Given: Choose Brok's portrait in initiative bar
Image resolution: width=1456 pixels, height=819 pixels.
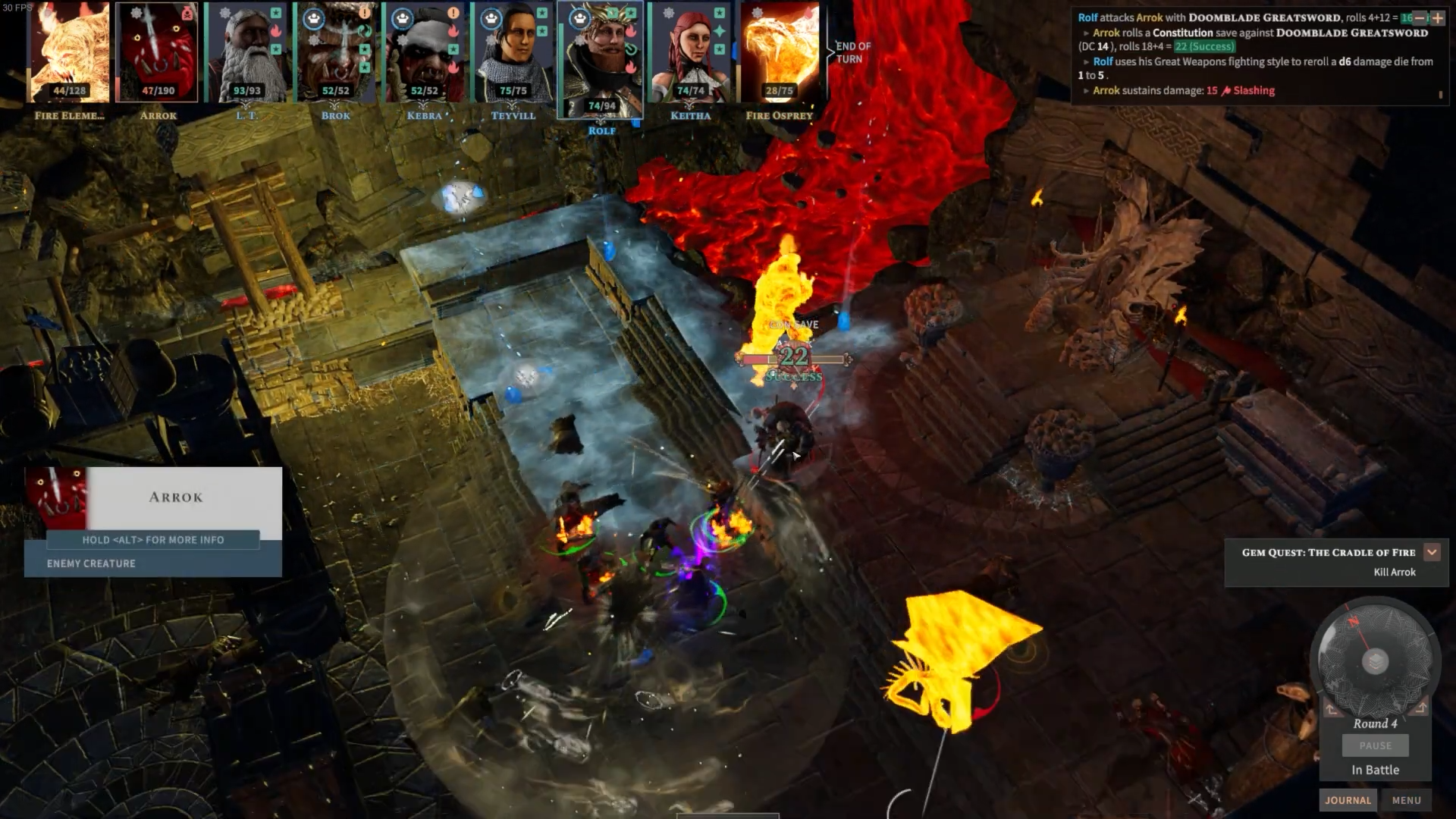Looking at the screenshot, I should click(x=335, y=53).
